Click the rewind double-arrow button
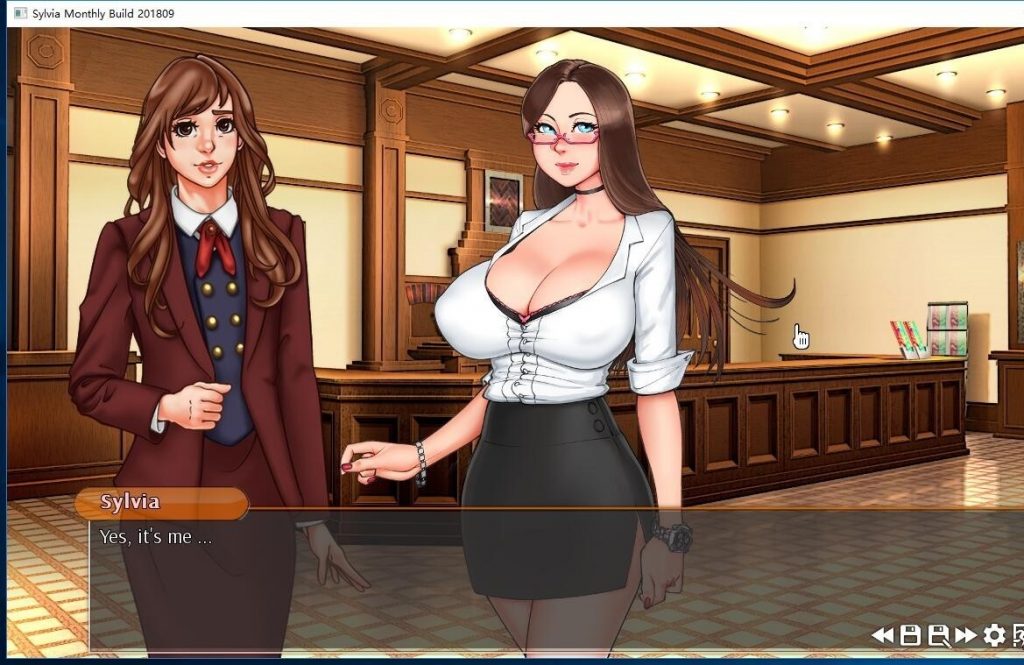Viewport: 1024px width, 665px height. point(882,635)
